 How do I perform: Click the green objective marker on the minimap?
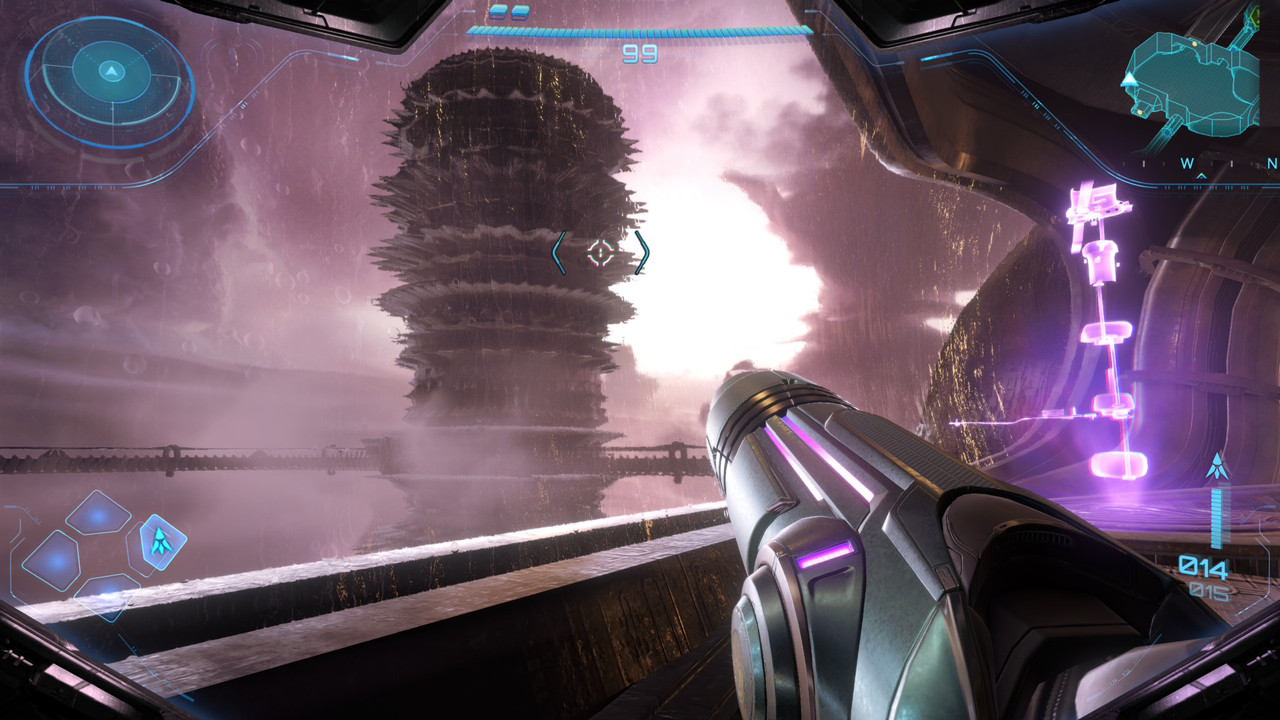[x=1254, y=16]
